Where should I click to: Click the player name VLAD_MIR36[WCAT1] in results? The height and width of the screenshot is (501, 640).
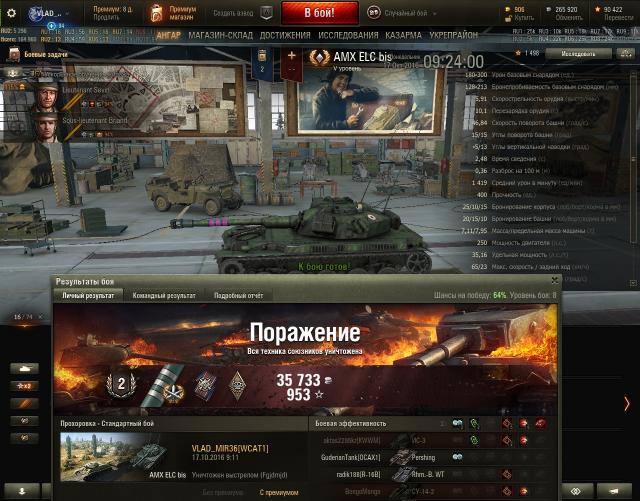[229, 448]
